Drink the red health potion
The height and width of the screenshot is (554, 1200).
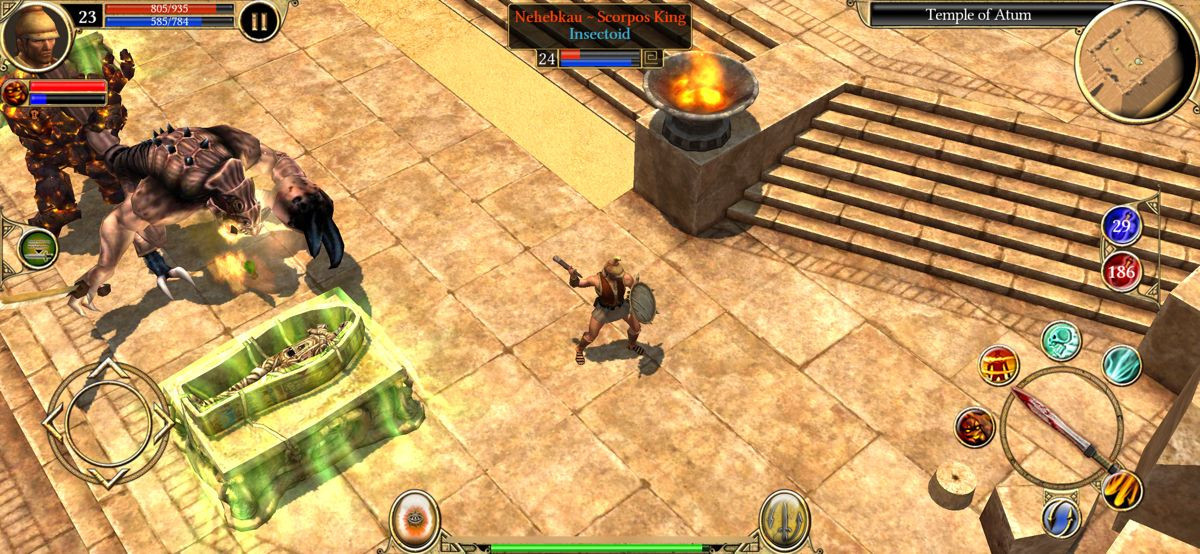[x=1122, y=271]
